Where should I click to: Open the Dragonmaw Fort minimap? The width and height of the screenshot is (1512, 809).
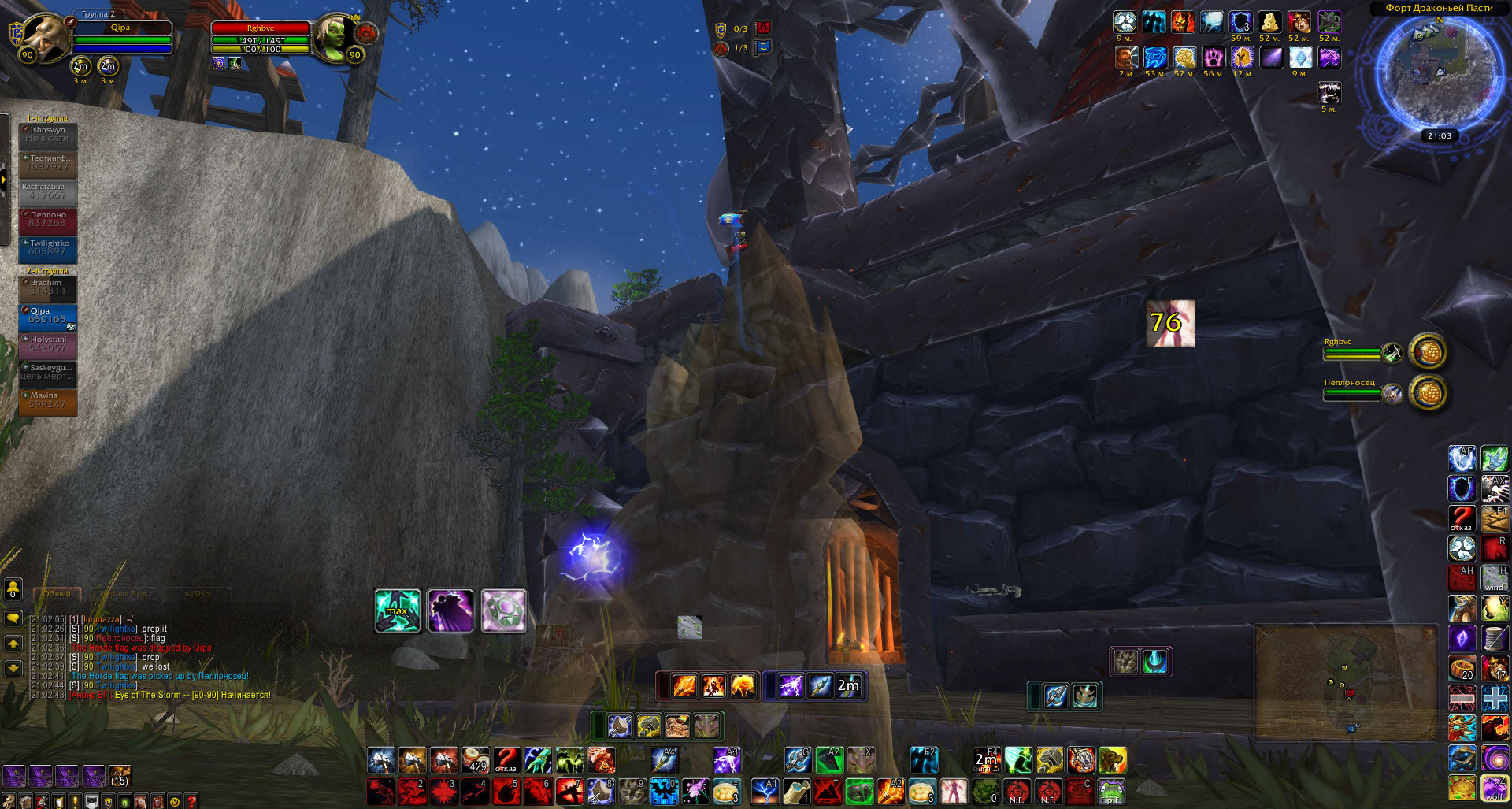point(1440,72)
